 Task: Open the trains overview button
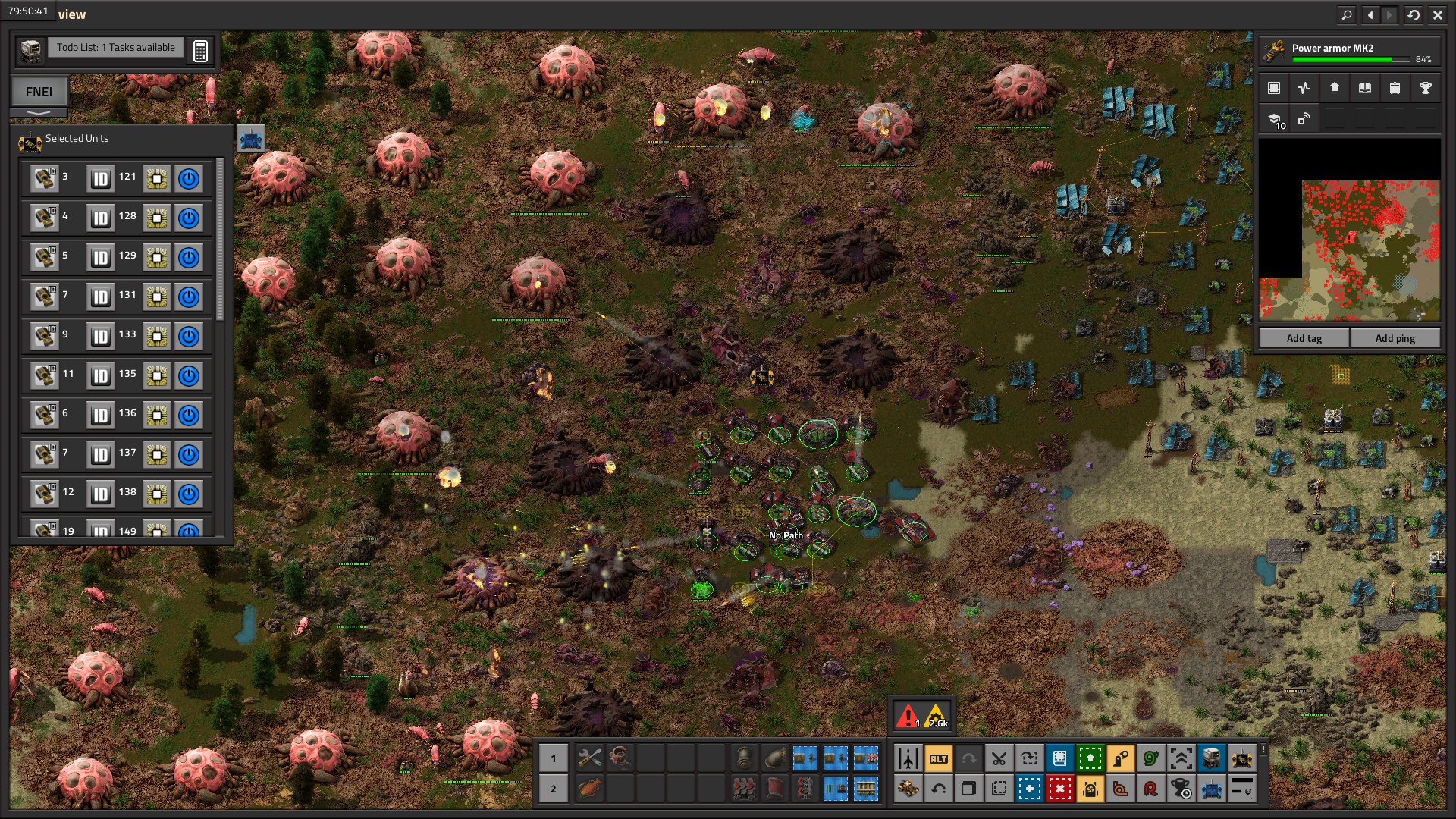1395,88
